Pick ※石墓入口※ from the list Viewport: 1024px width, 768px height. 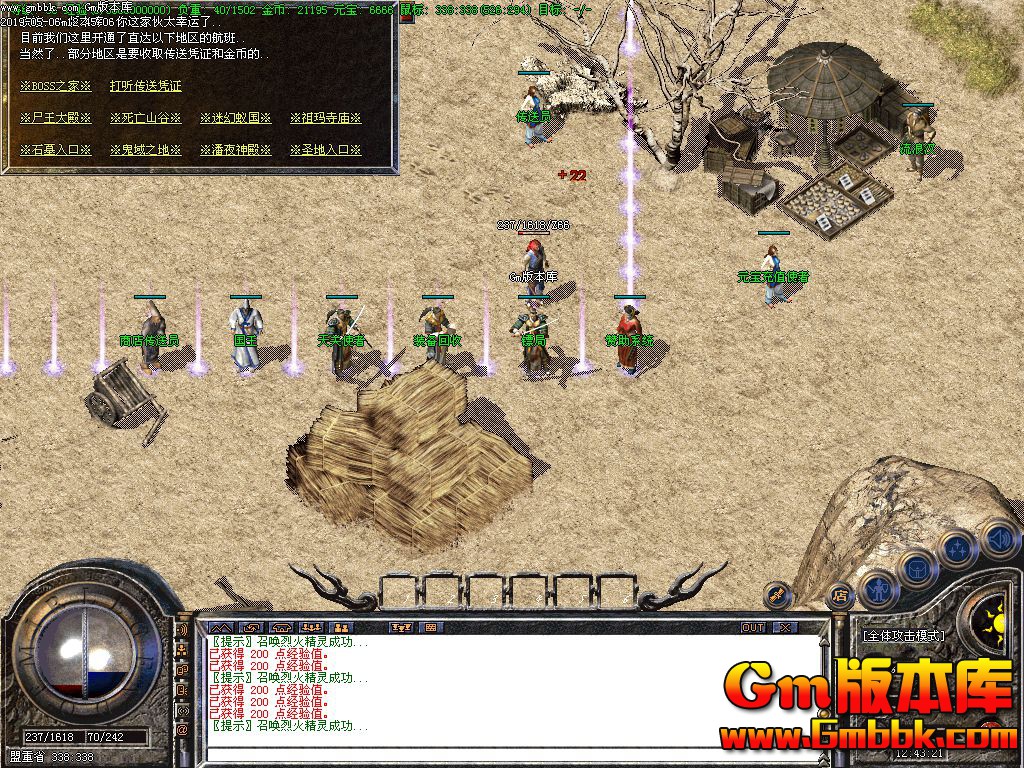[56, 150]
